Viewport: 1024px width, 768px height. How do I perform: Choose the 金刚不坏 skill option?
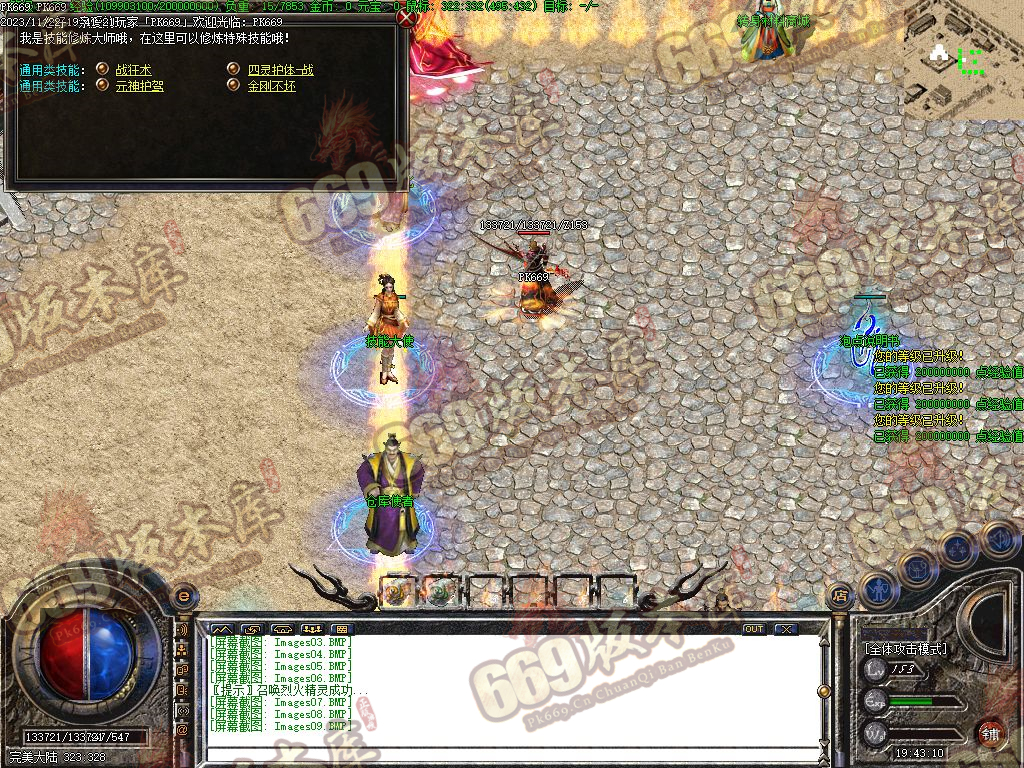tap(271, 86)
